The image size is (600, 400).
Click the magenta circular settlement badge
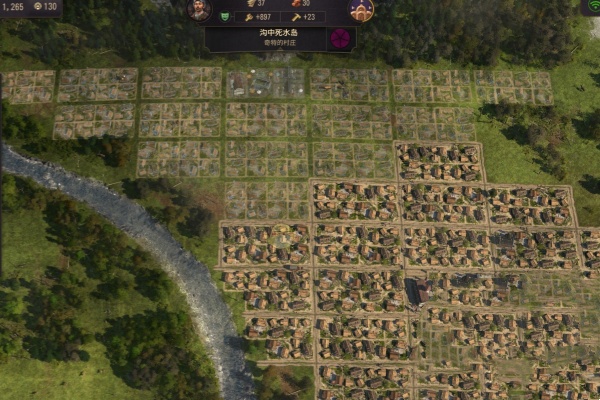coord(340,39)
